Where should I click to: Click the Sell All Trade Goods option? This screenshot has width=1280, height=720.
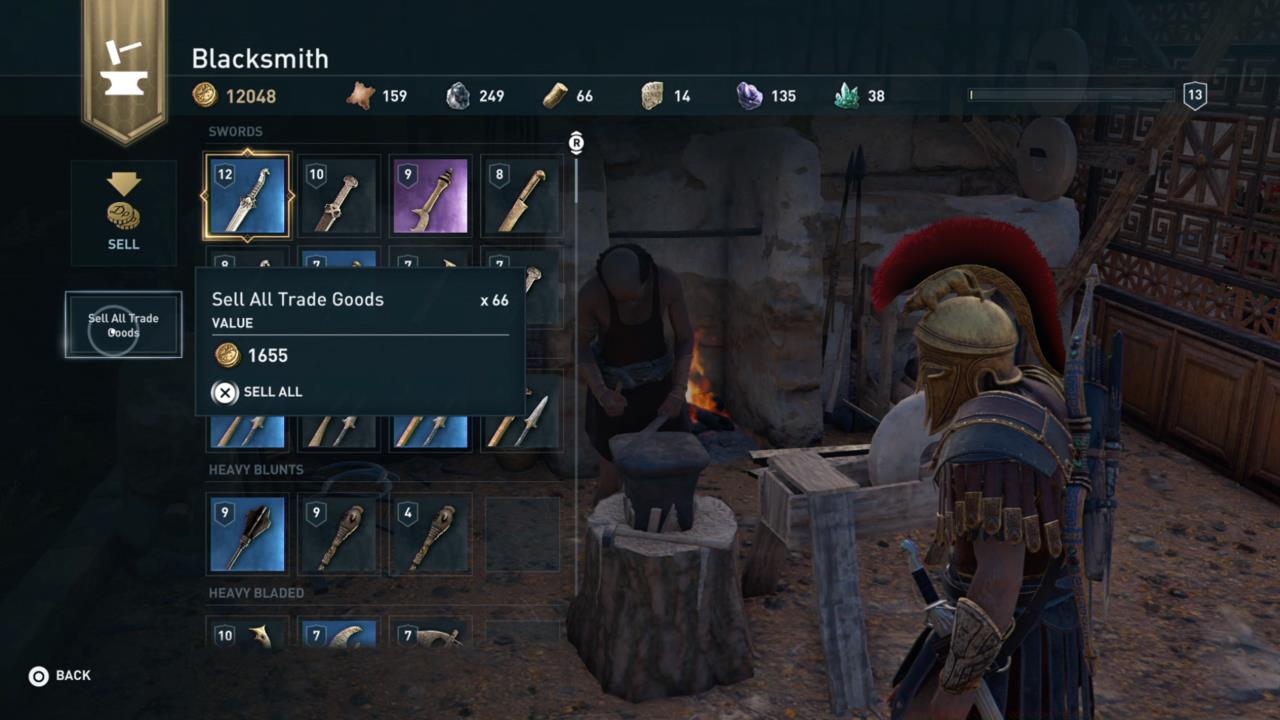coord(122,325)
